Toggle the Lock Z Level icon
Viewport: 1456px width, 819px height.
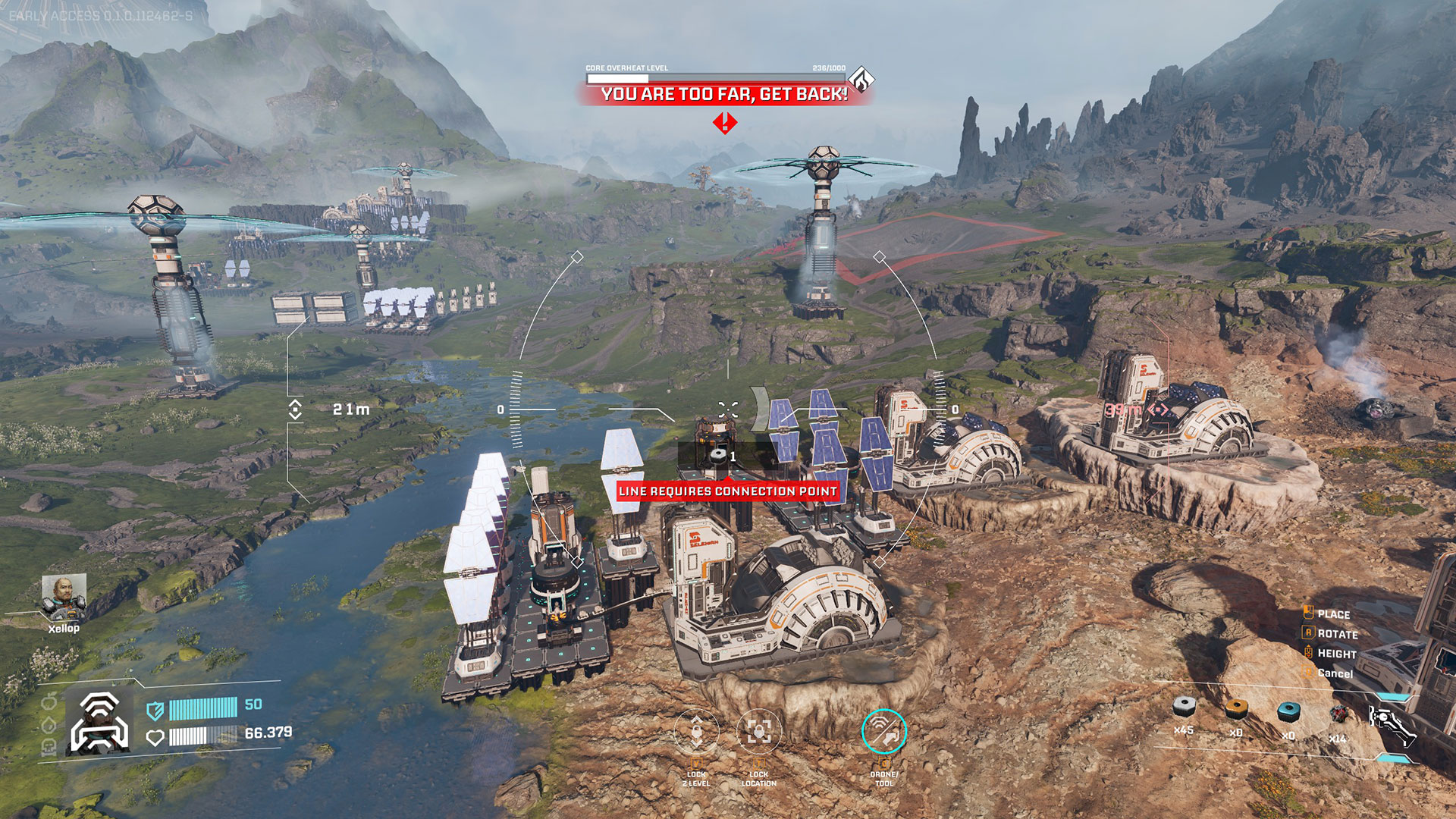696,731
